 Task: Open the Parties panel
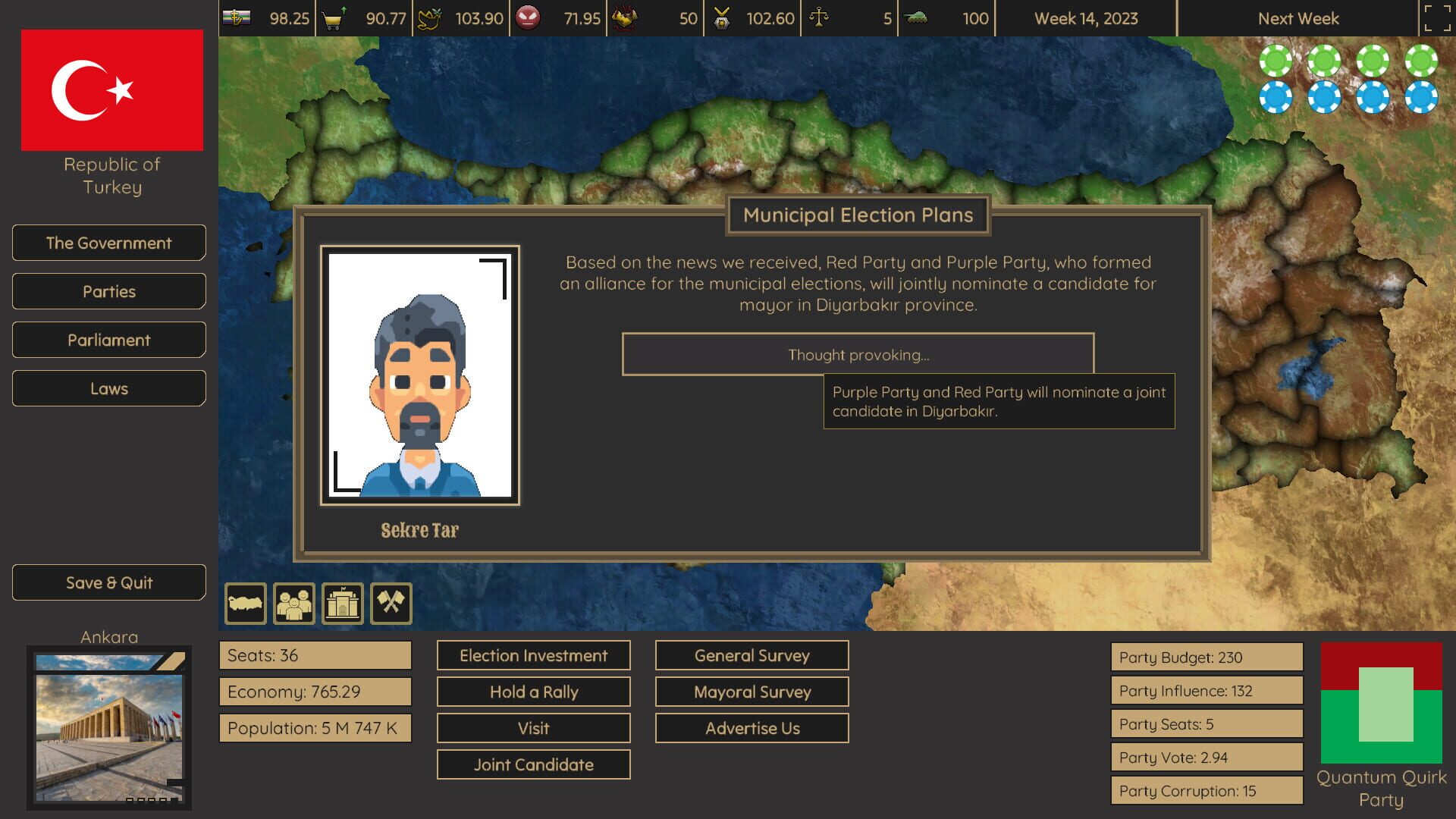point(108,291)
